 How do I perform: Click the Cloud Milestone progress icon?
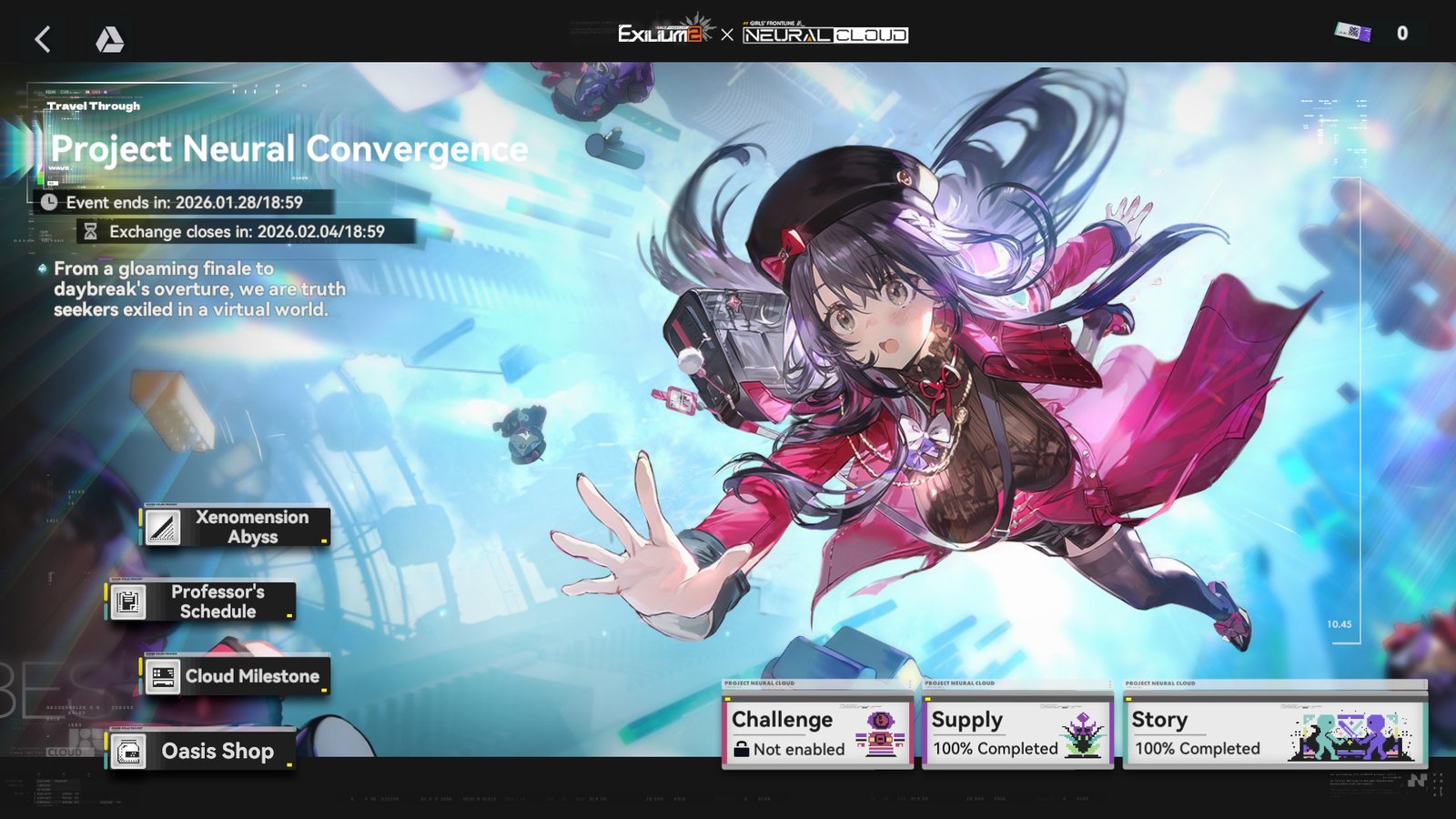[x=164, y=677]
